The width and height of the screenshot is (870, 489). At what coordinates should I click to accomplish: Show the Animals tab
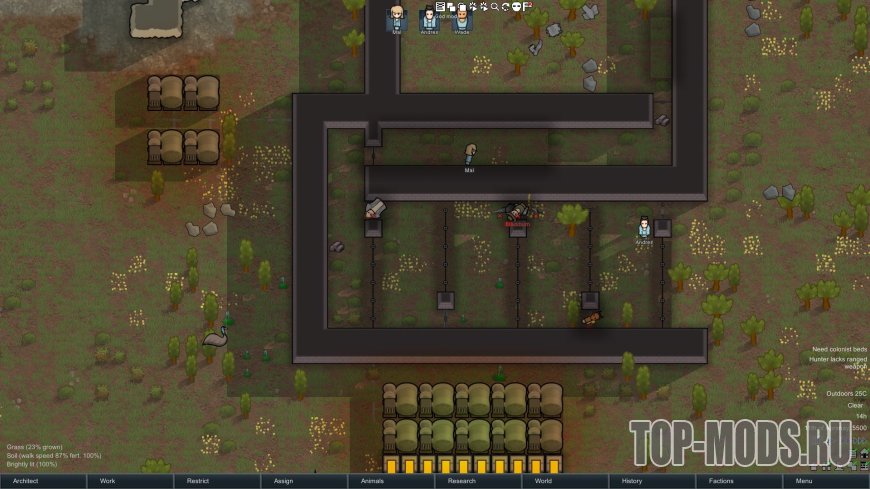pos(372,481)
